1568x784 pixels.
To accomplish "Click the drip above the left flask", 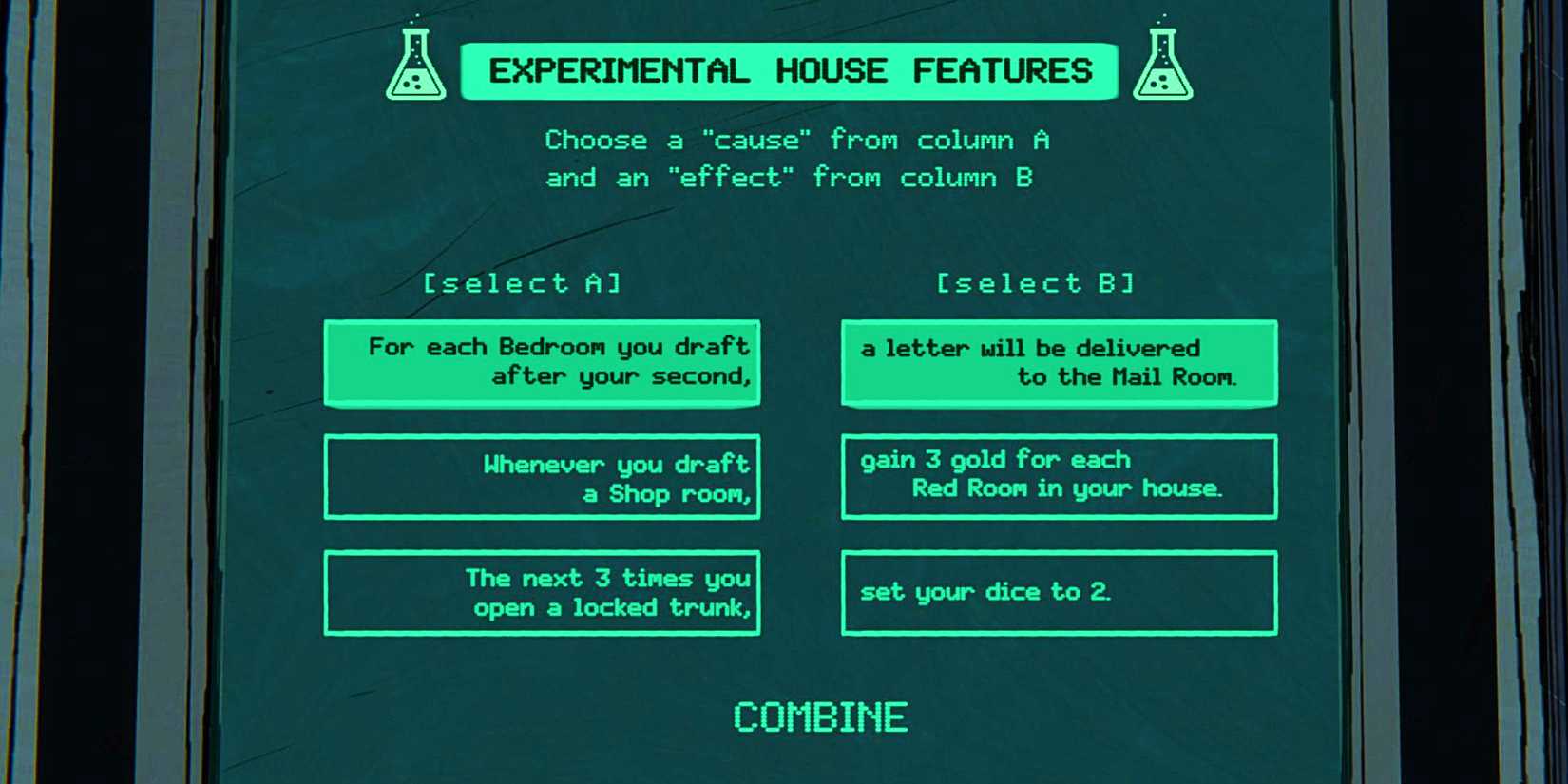I will [x=416, y=14].
